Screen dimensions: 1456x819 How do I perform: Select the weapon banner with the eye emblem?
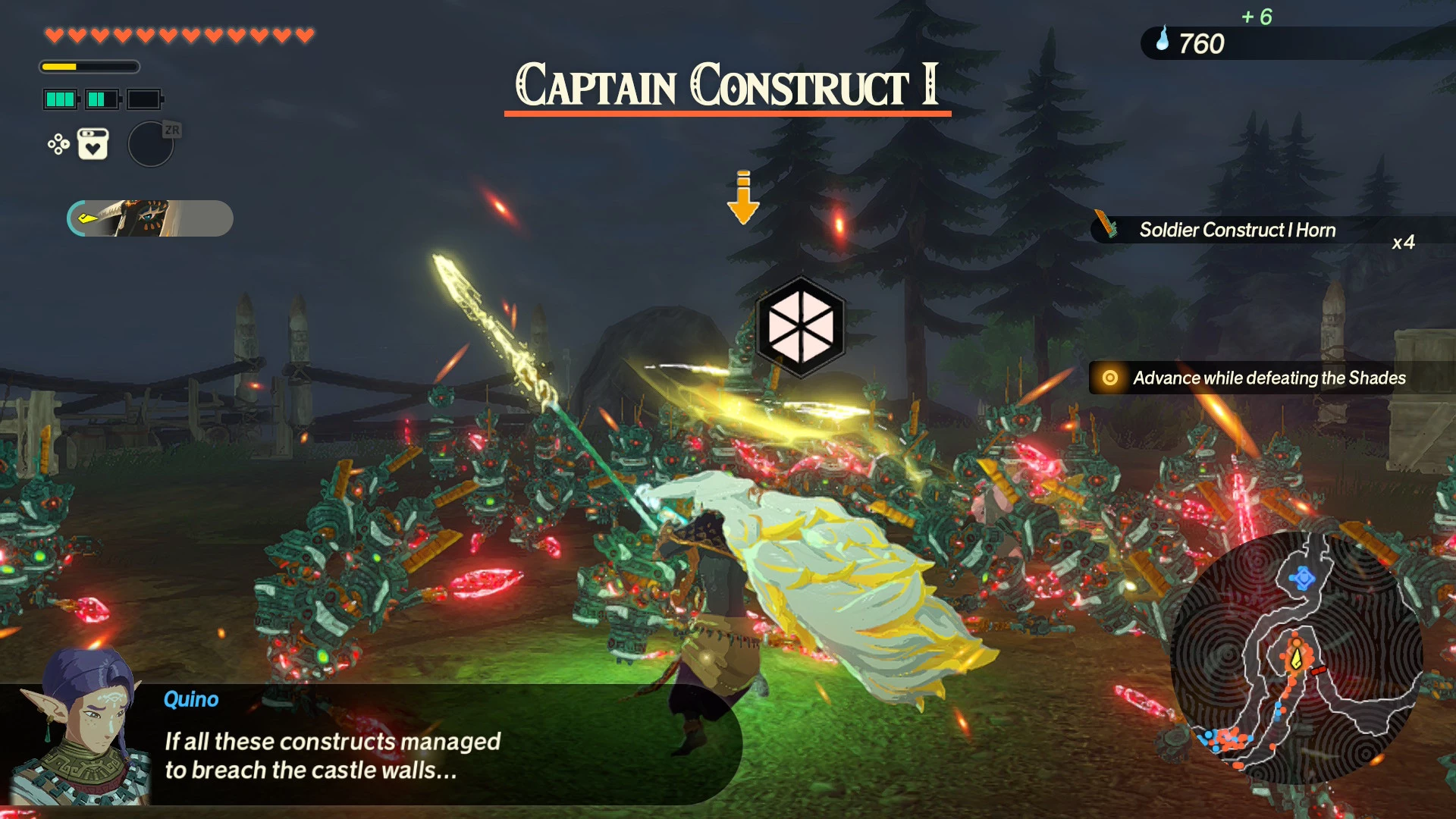coord(149,218)
